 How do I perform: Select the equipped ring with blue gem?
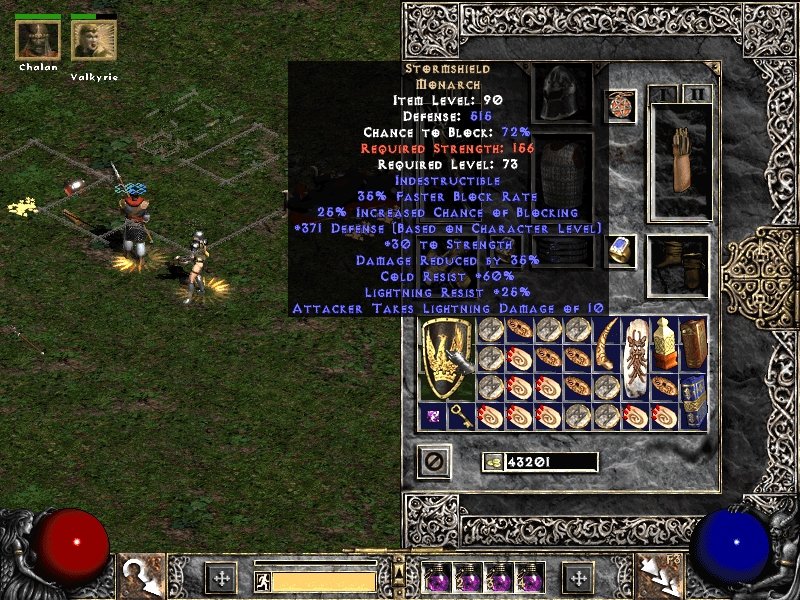click(x=620, y=251)
